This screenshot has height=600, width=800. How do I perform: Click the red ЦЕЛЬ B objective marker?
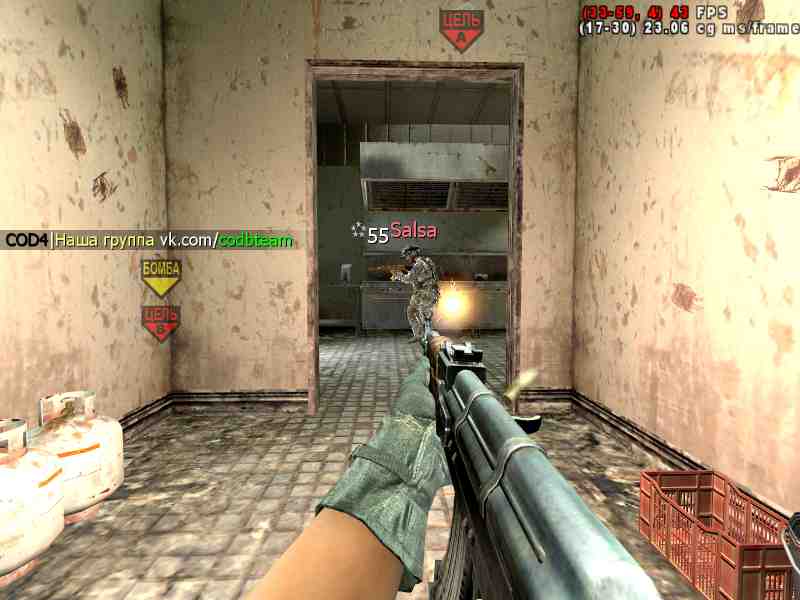[160, 323]
